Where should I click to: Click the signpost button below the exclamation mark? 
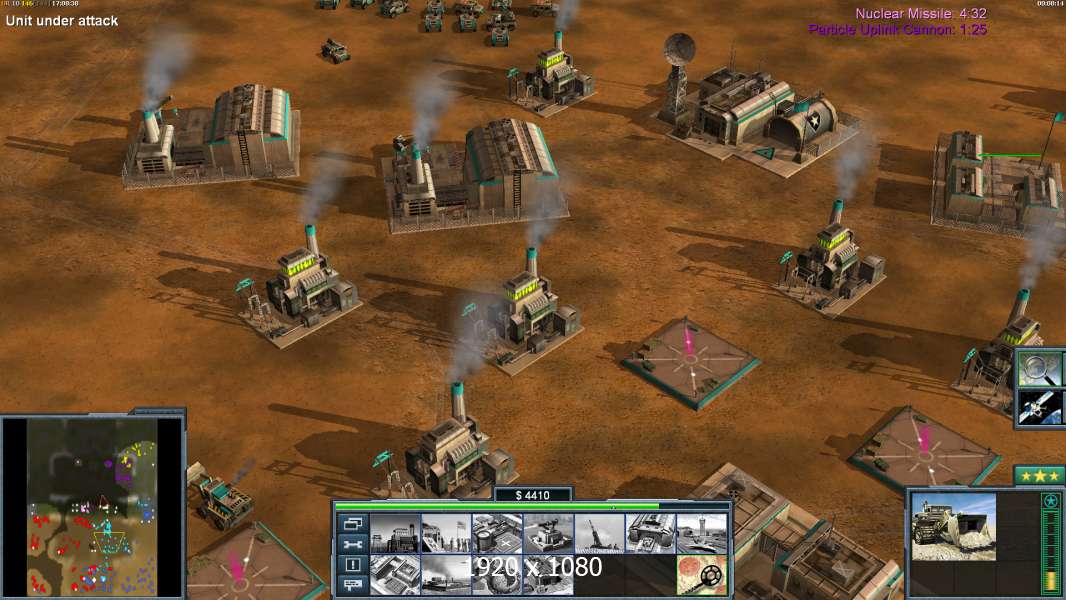click(351, 586)
